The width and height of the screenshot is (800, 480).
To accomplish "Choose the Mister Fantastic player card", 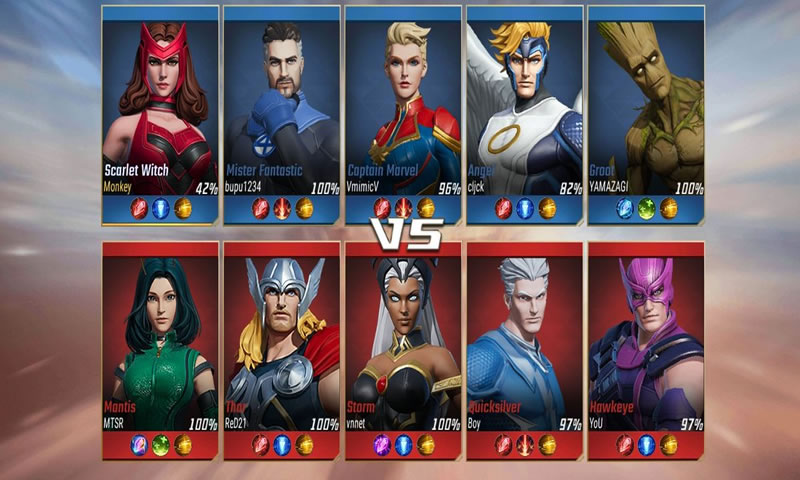I will [282, 110].
